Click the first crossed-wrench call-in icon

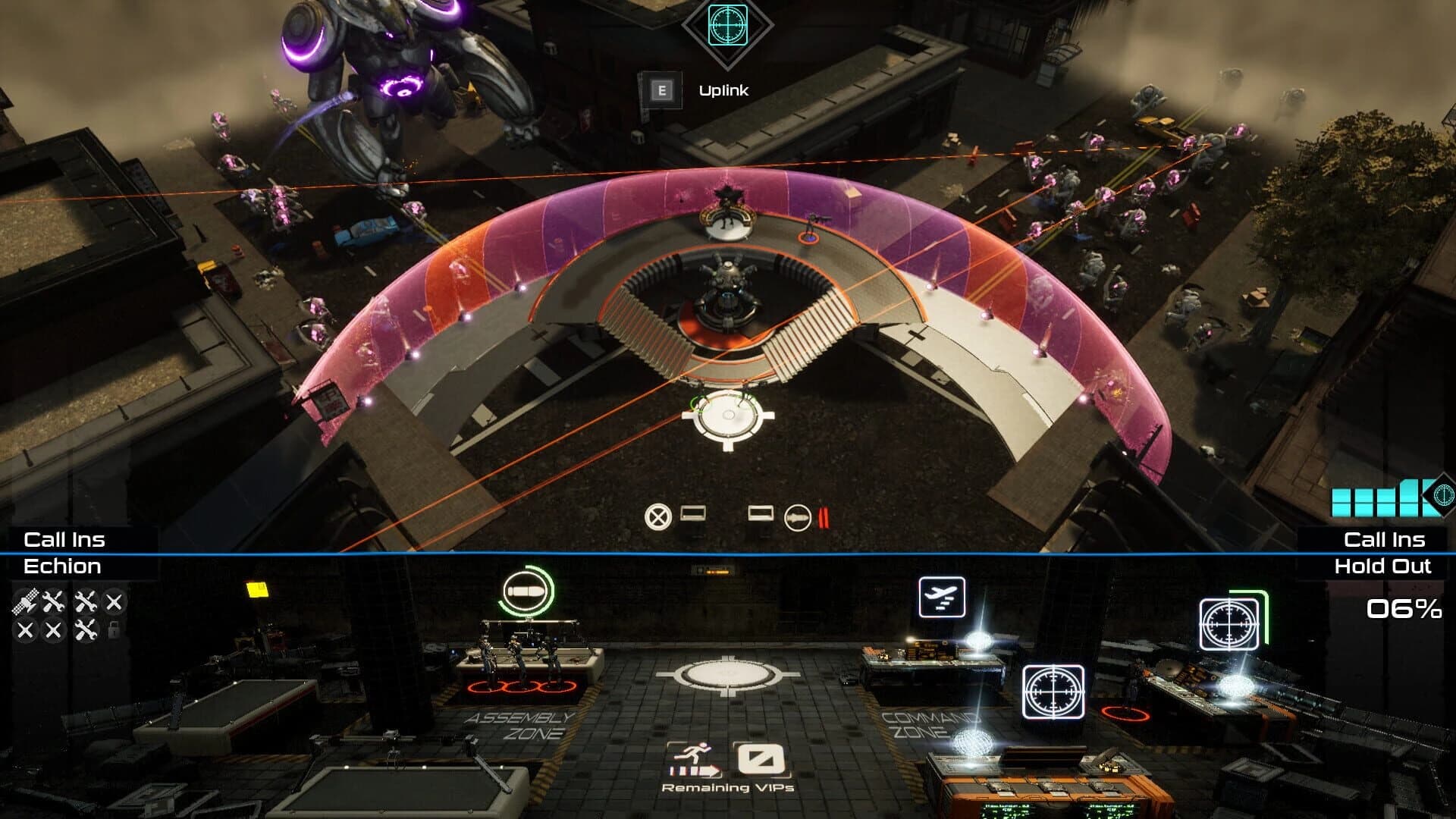coord(53,603)
